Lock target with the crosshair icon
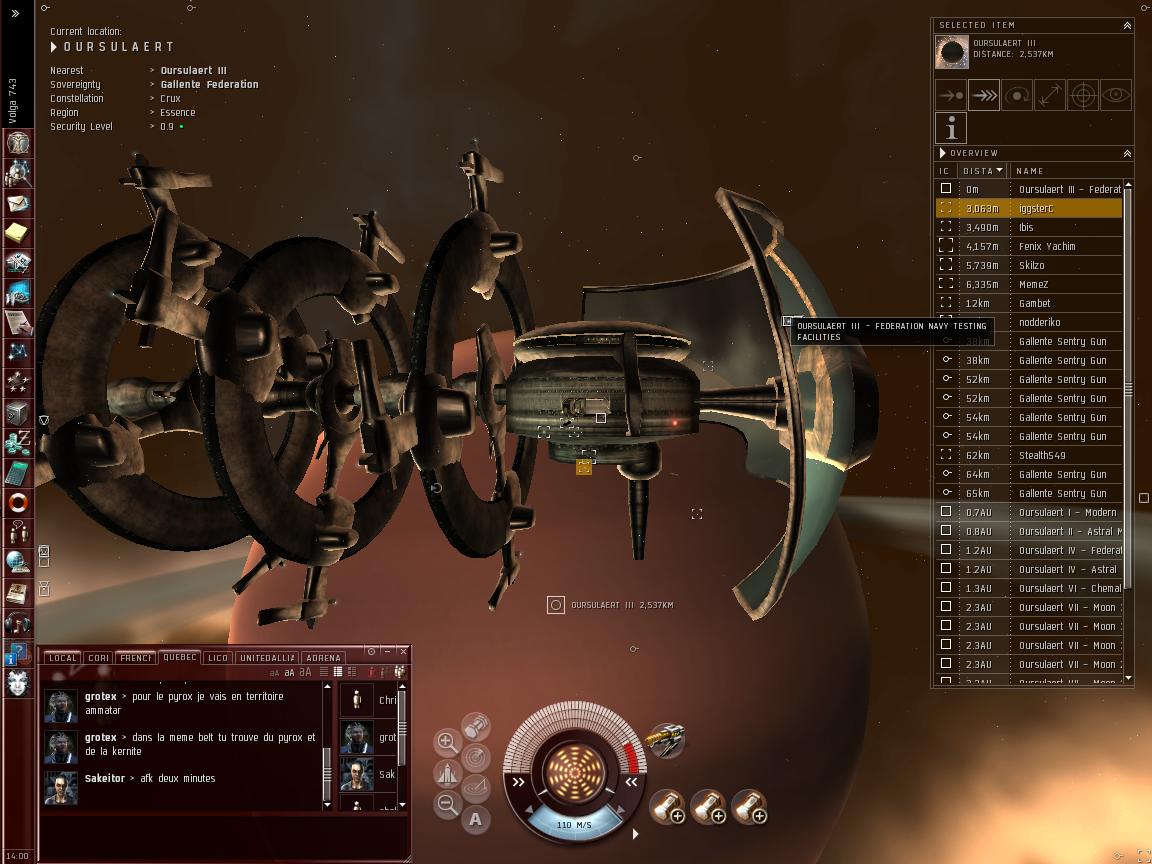The width and height of the screenshot is (1152, 864). click(1083, 95)
